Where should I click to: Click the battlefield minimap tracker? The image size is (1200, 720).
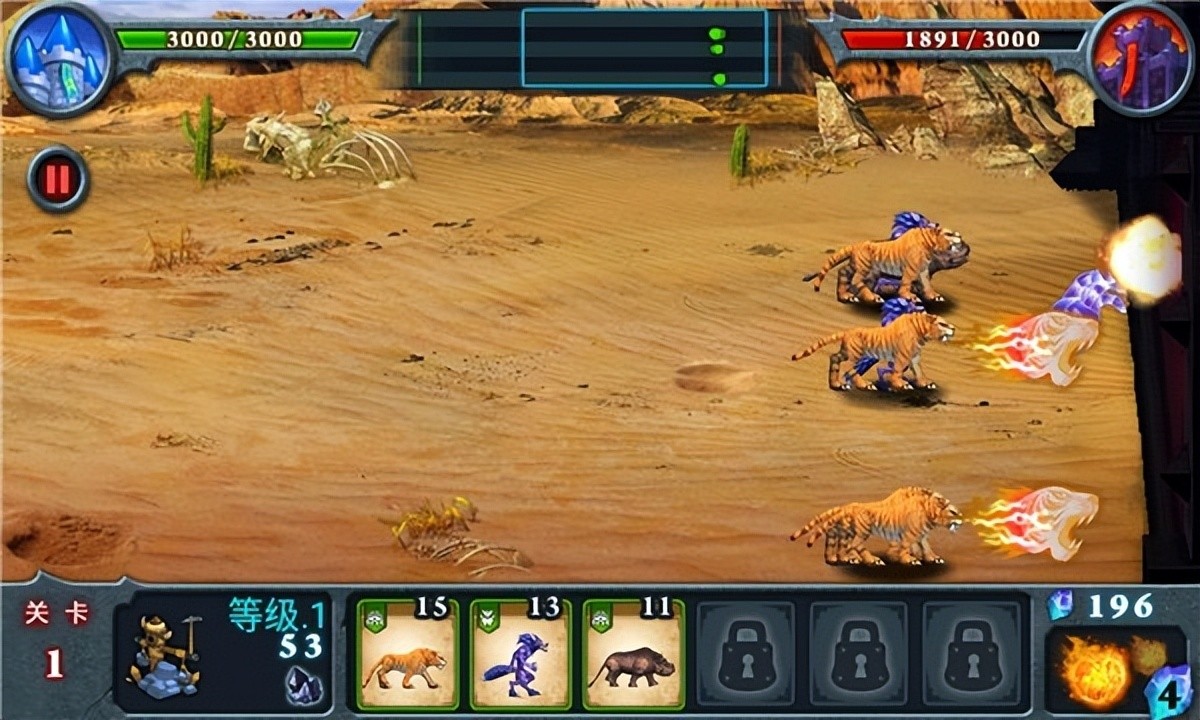(644, 48)
